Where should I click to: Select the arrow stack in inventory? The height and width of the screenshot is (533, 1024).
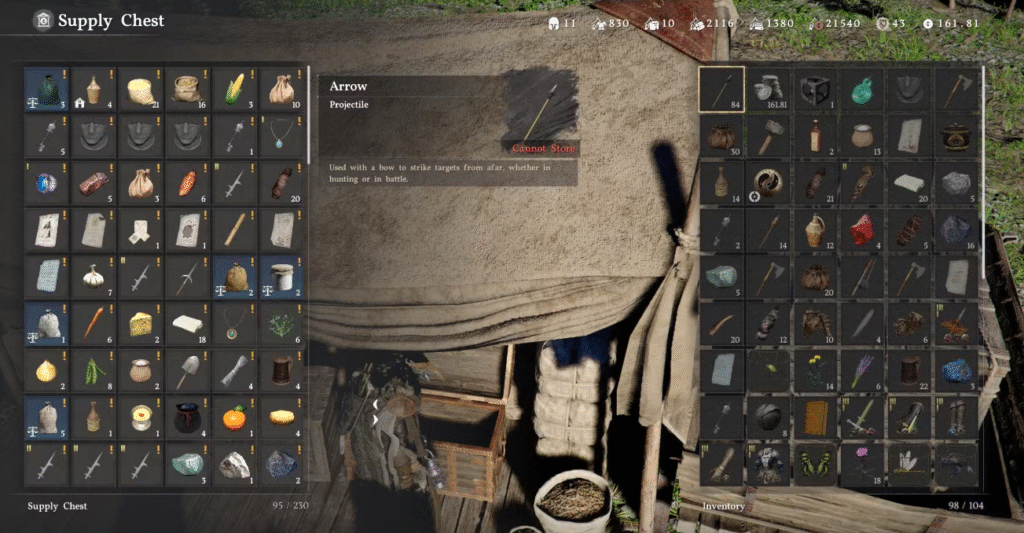coord(721,90)
